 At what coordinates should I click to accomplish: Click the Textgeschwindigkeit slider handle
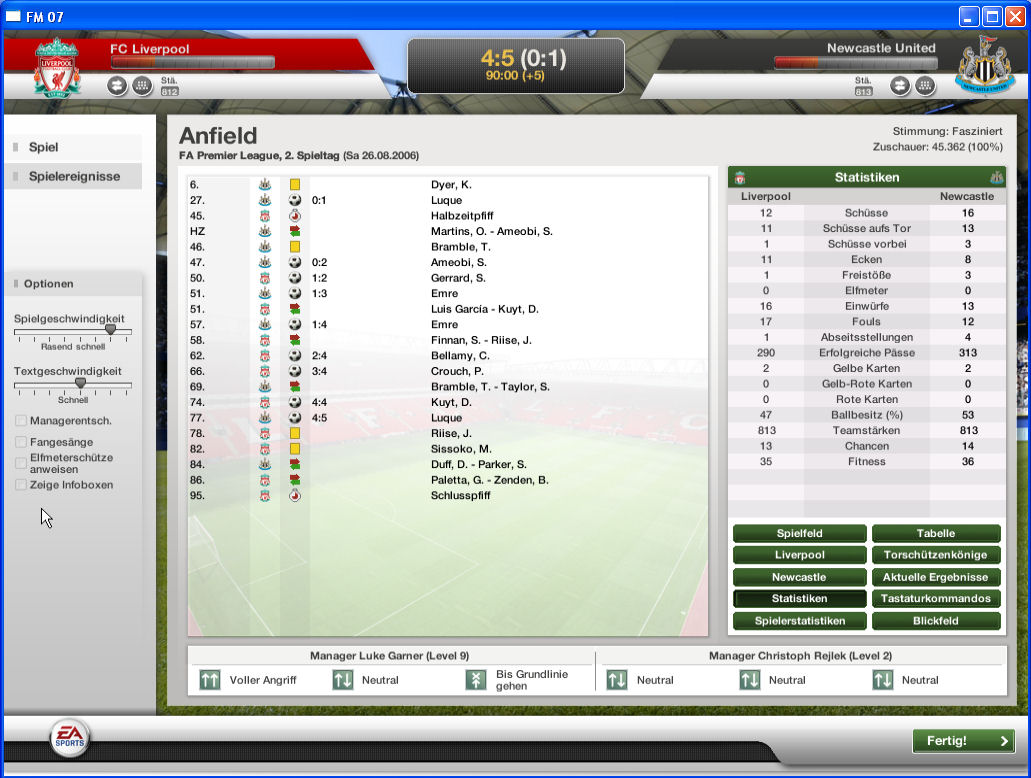[x=80, y=382]
